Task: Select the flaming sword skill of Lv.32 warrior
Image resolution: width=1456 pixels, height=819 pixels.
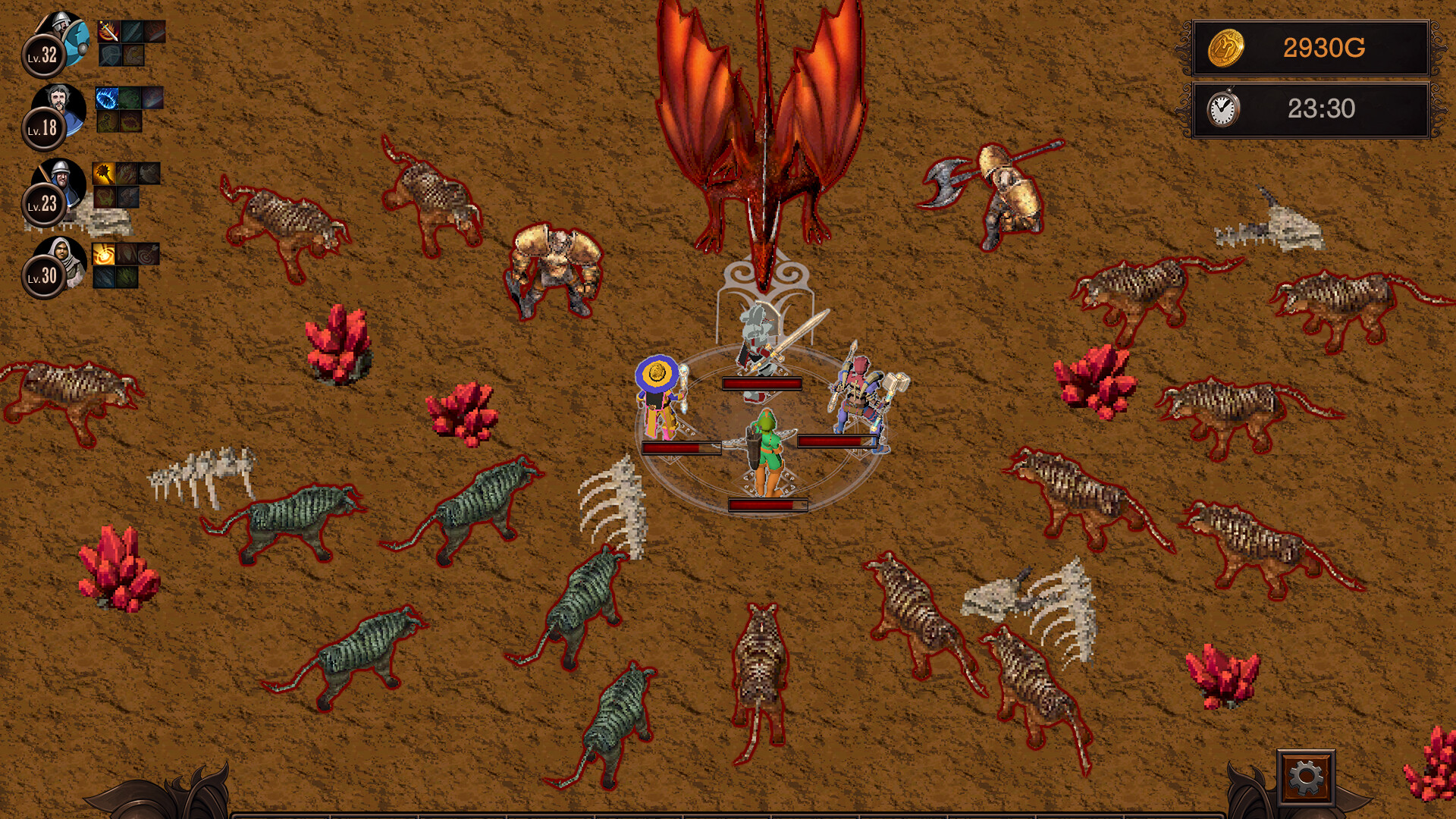Action: tap(108, 31)
